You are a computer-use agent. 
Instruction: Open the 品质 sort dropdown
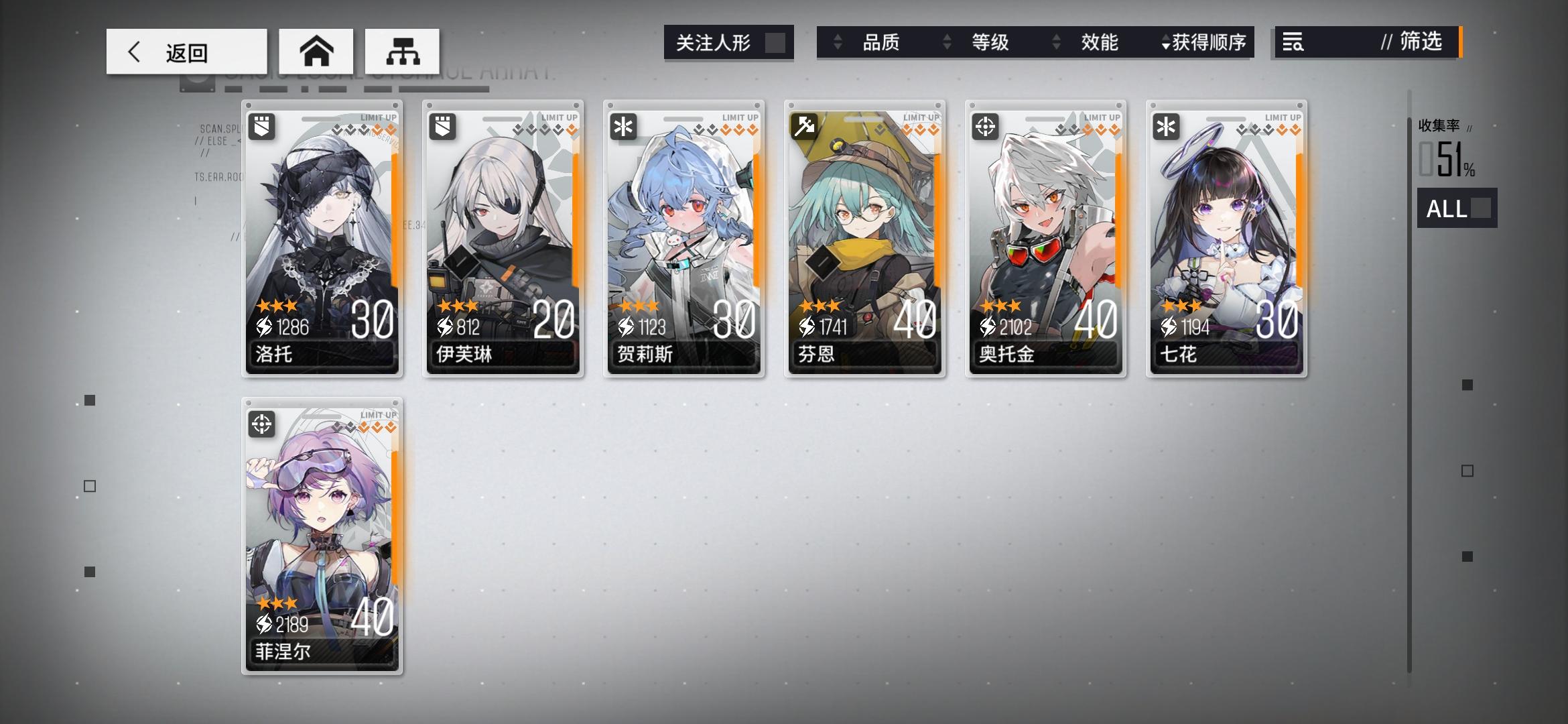pos(883,43)
